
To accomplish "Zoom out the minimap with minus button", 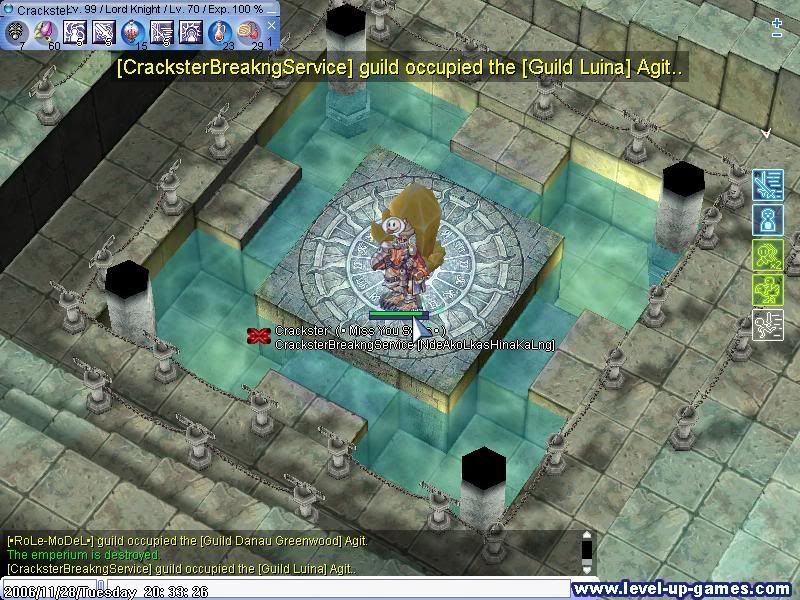I will coord(777,35).
